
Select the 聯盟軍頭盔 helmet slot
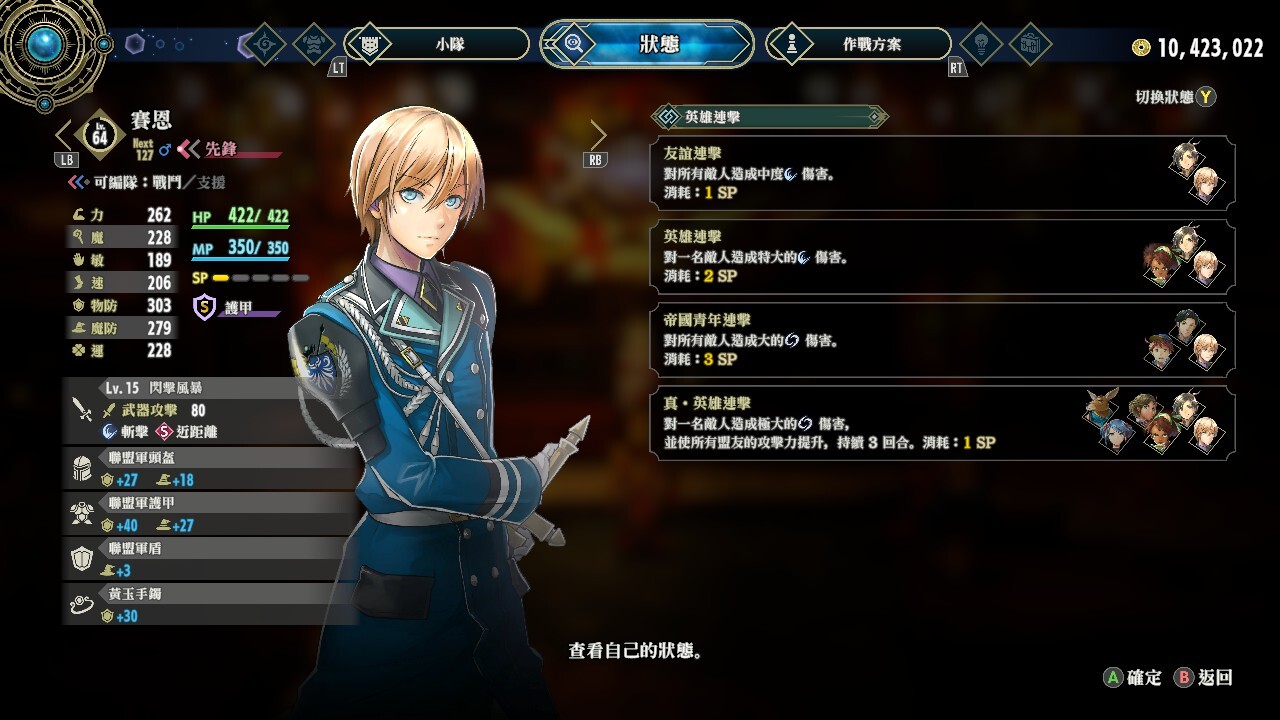210,468
